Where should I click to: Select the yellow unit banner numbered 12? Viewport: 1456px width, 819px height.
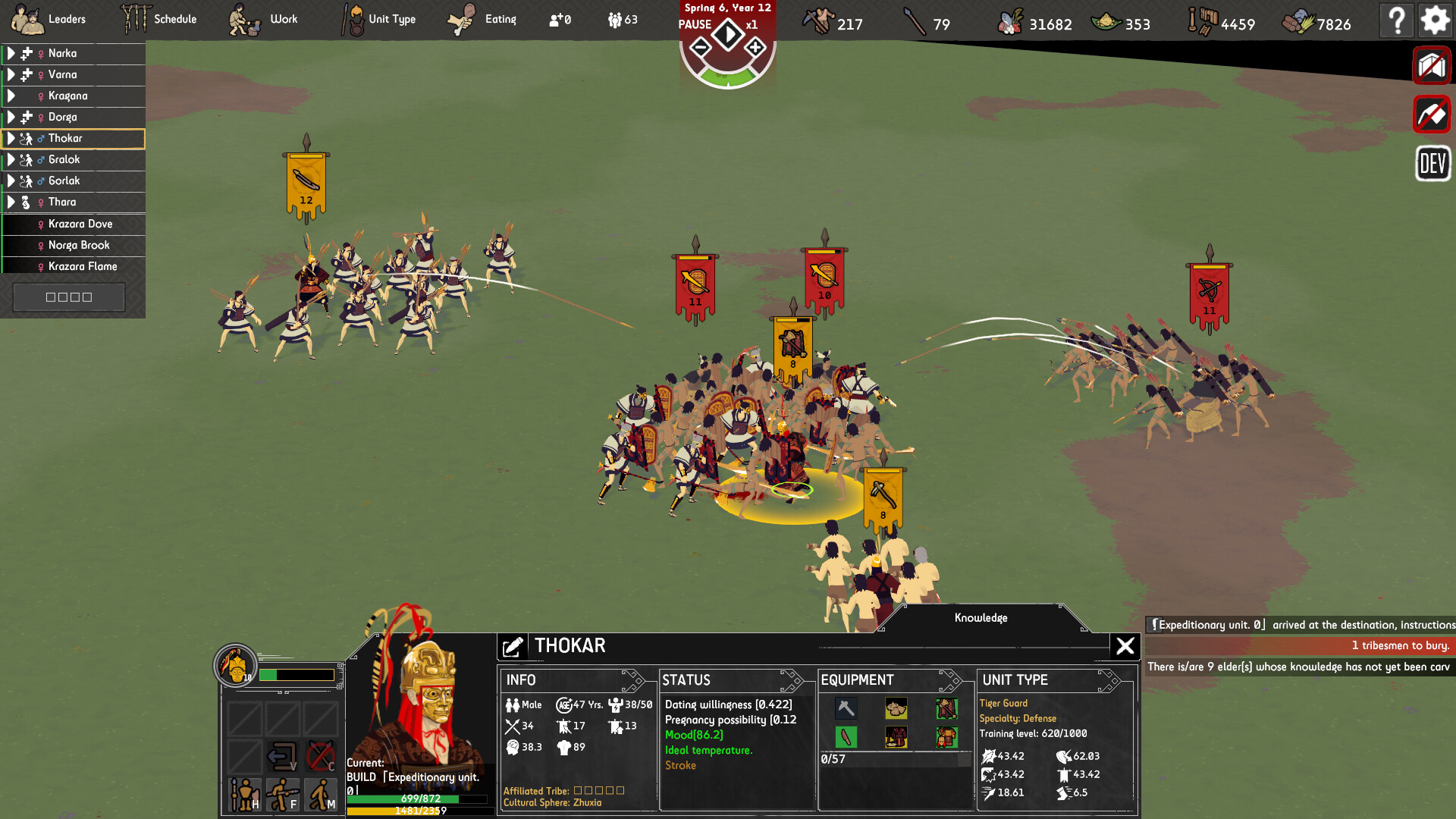[306, 182]
